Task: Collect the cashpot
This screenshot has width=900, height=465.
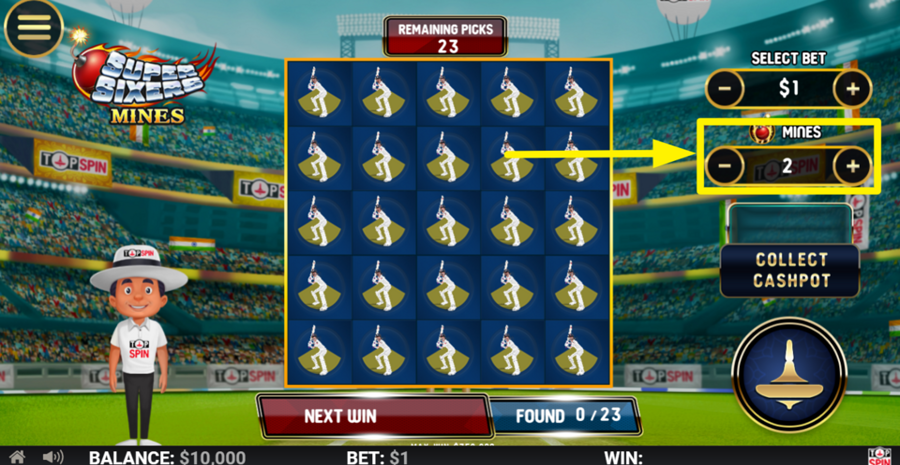Action: click(790, 270)
